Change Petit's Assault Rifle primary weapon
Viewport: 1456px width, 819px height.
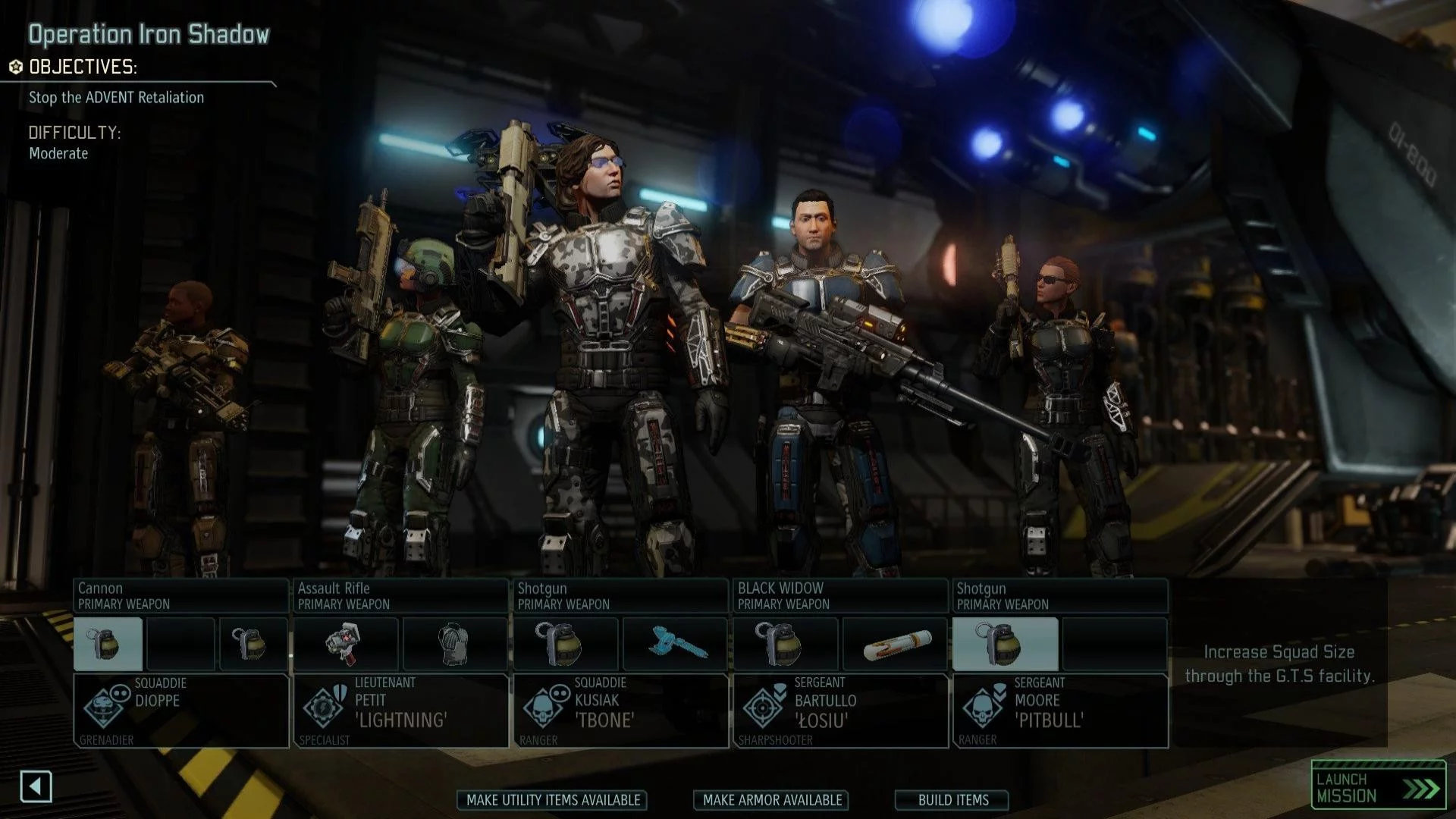pyautogui.click(x=400, y=596)
